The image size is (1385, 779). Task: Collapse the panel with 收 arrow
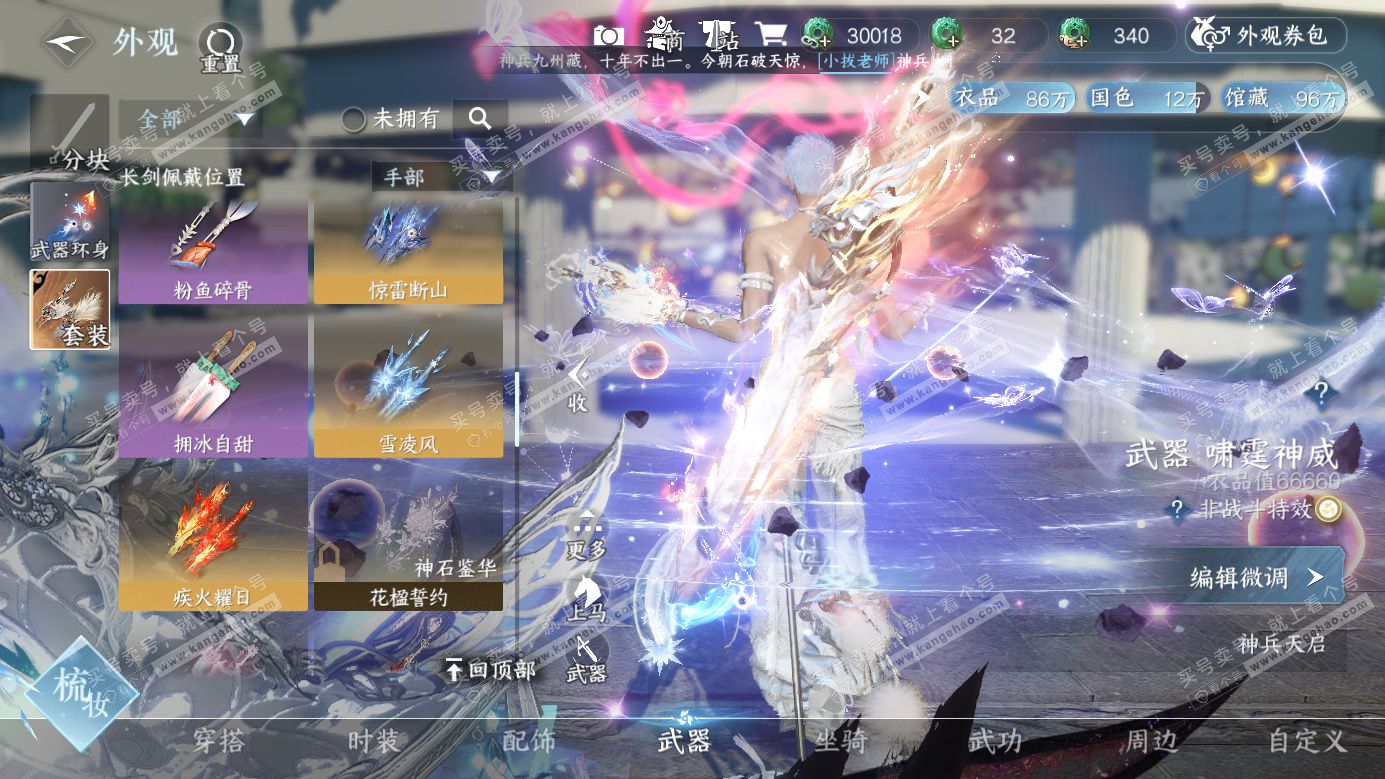click(x=578, y=386)
